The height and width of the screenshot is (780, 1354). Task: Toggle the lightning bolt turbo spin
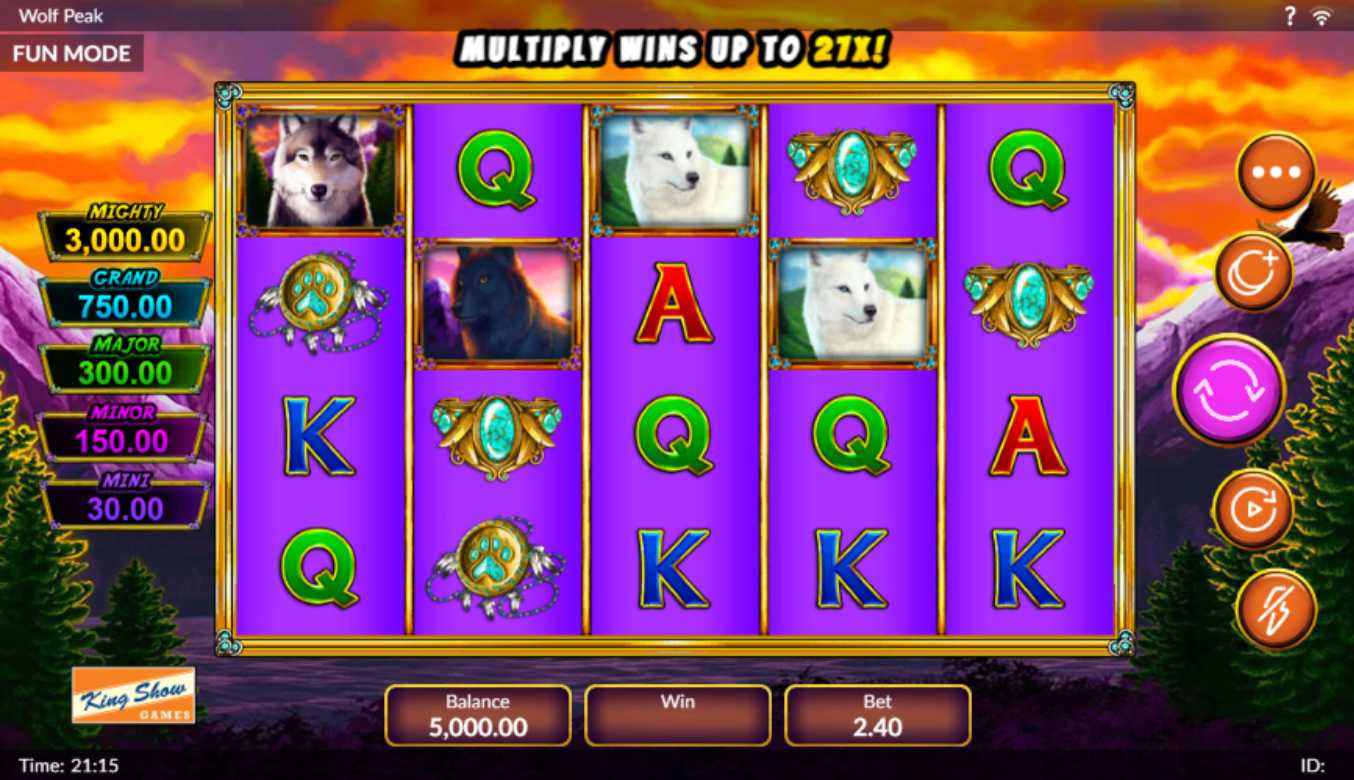click(x=1276, y=608)
